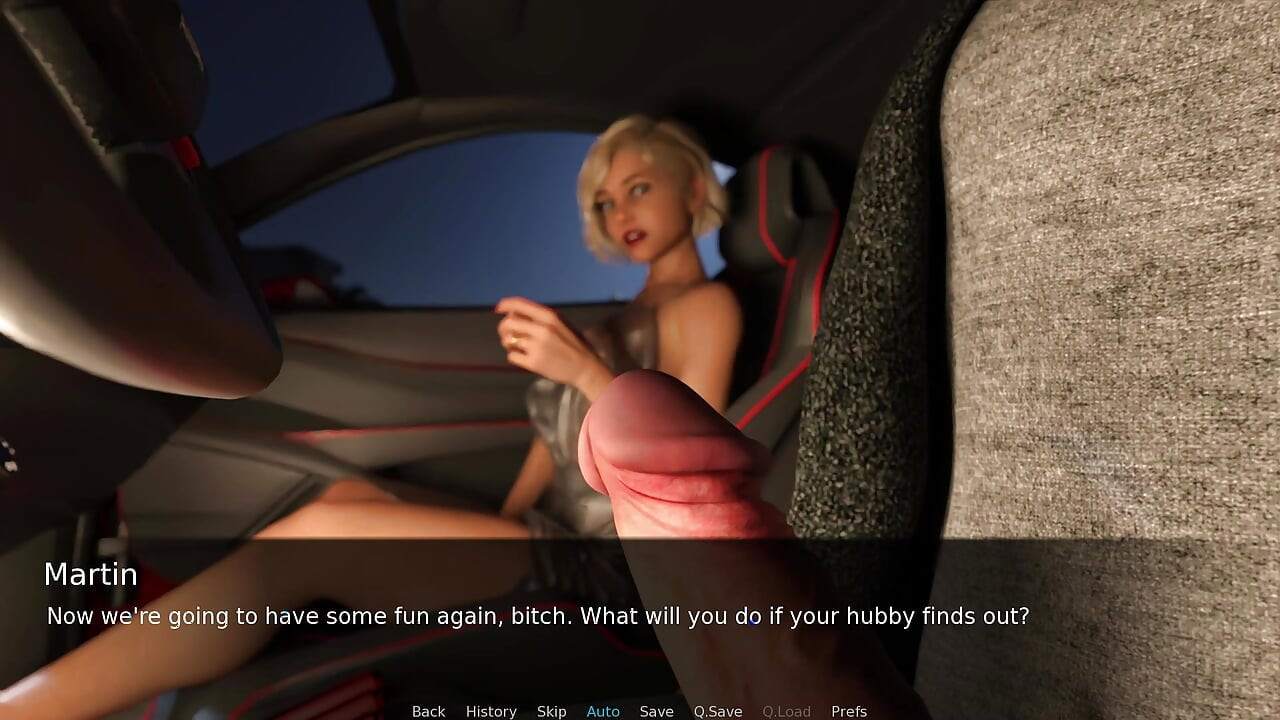Select Skip from the quick menu bar
Viewport: 1280px width, 720px height.
(552, 711)
